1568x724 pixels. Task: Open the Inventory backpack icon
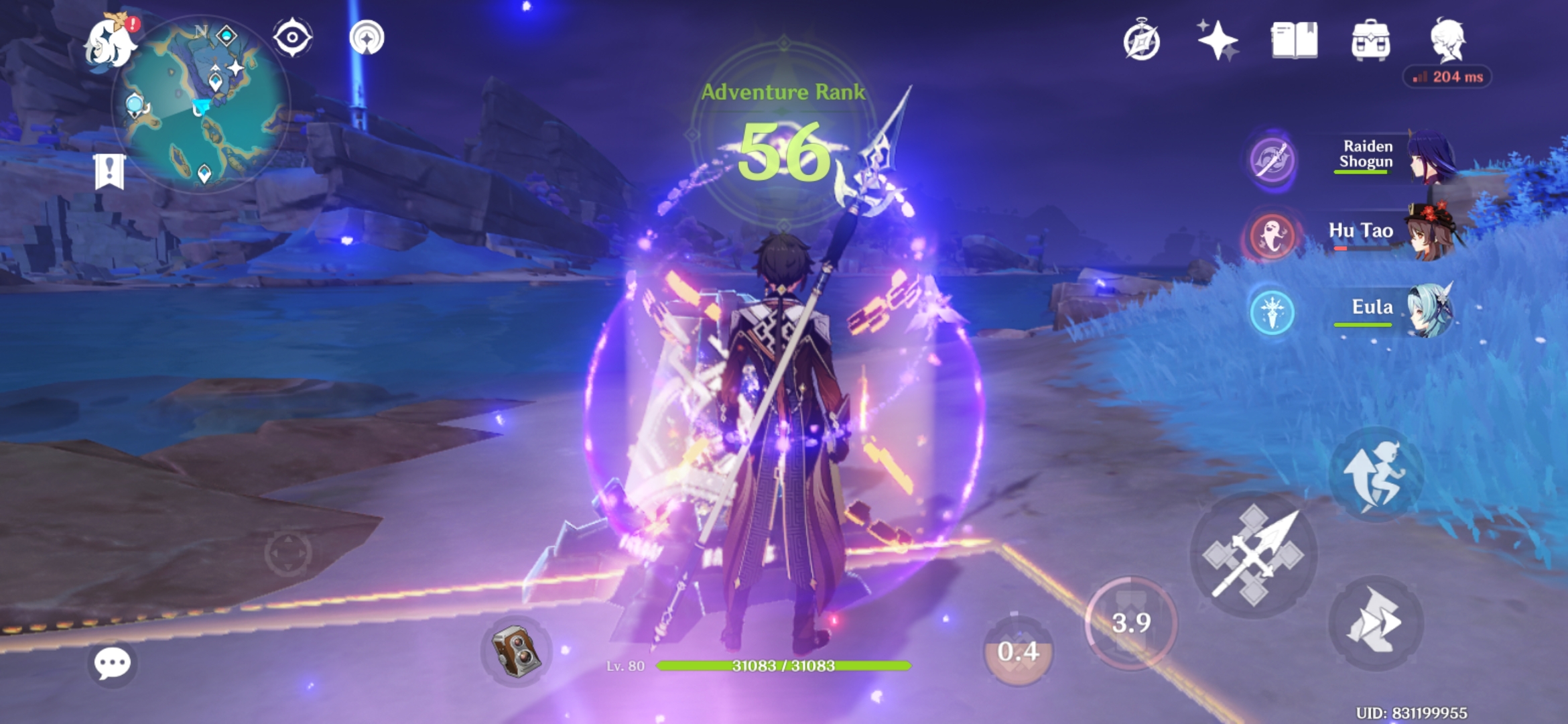coord(1370,42)
